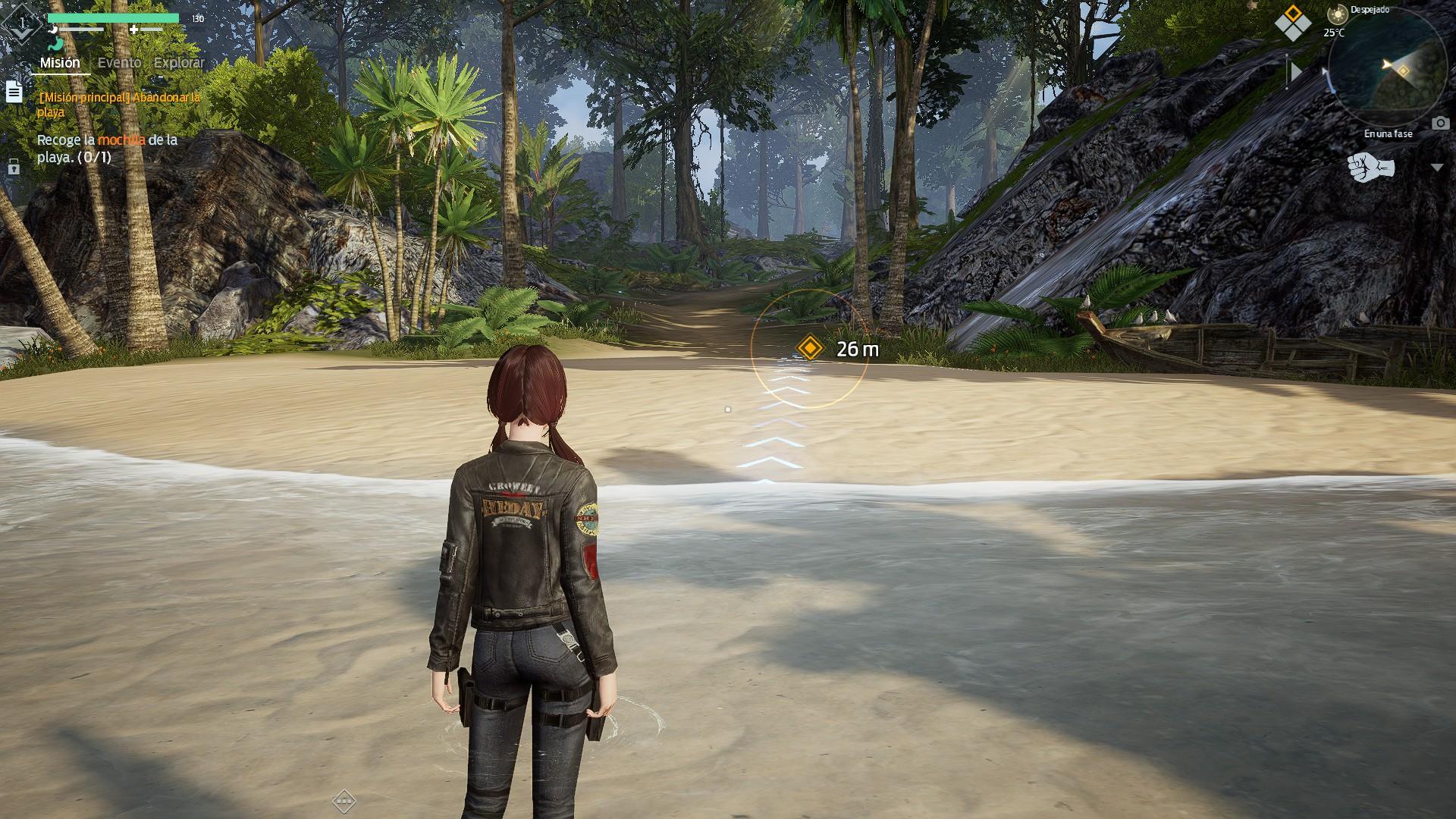This screenshot has width=1456, height=819.
Task: Click the 26 m quest waypoint marker
Action: pos(810,348)
